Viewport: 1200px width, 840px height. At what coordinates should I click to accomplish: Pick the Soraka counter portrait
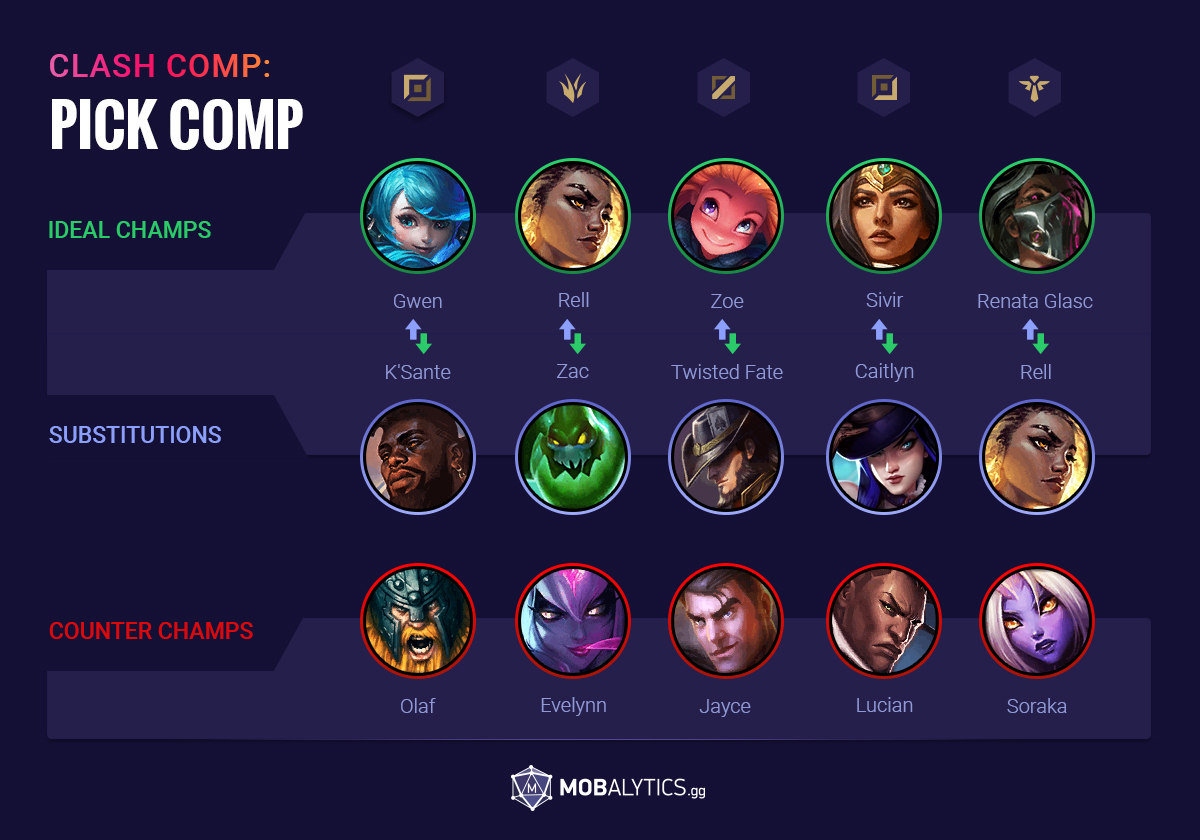[1037, 622]
